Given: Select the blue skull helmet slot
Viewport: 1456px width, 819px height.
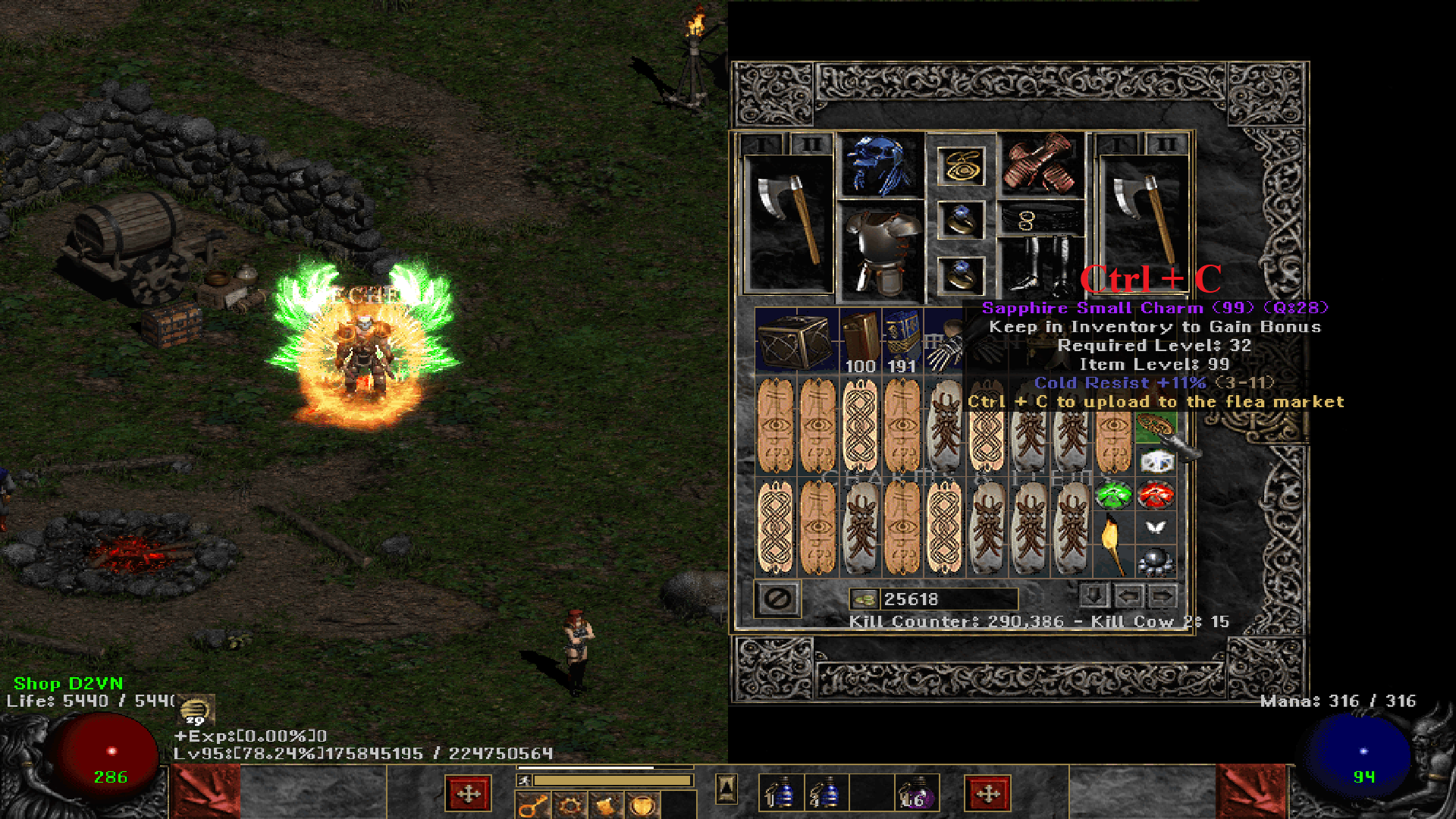Looking at the screenshot, I should (x=880, y=165).
